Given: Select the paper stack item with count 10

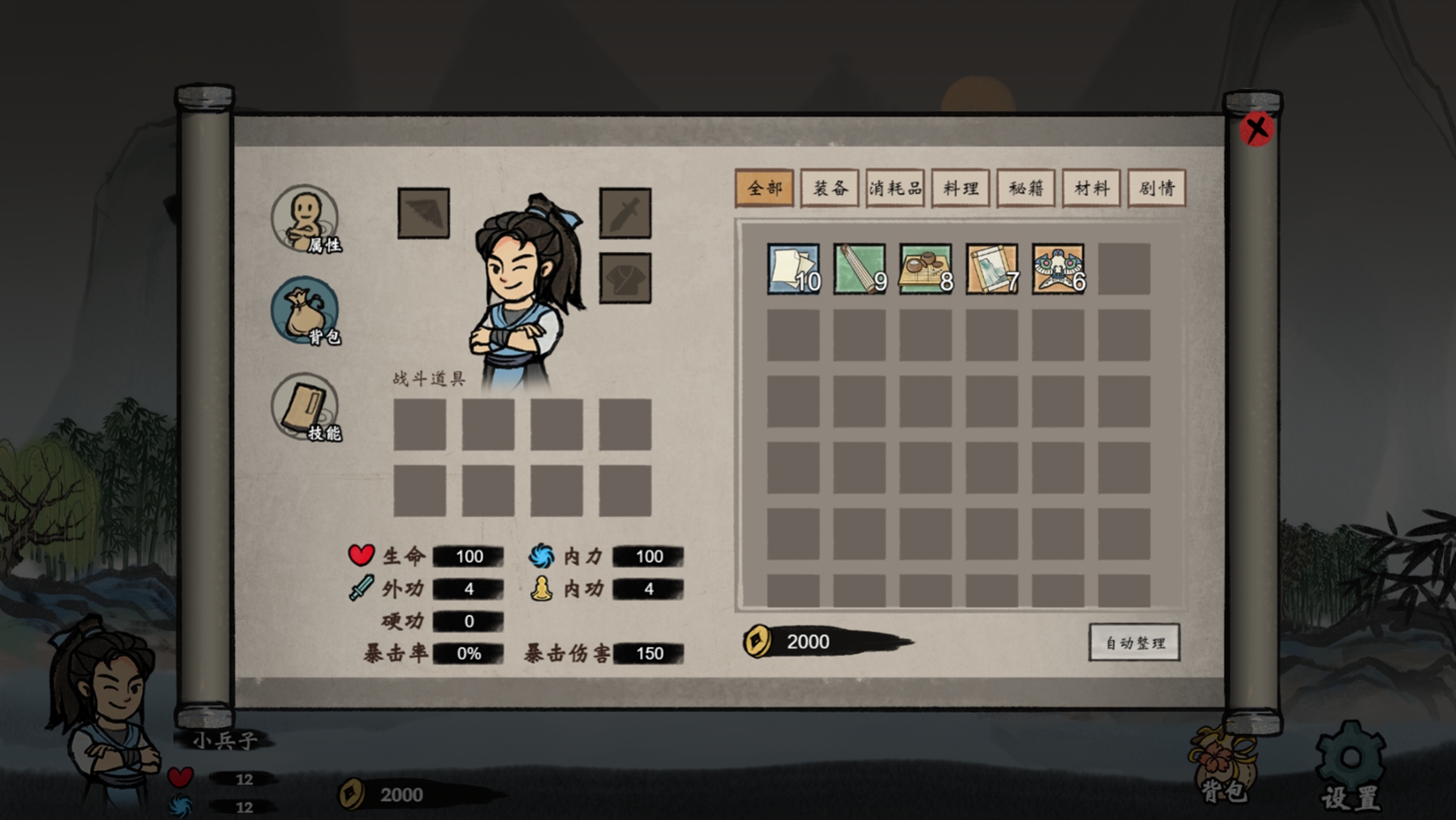Looking at the screenshot, I should click(x=793, y=269).
